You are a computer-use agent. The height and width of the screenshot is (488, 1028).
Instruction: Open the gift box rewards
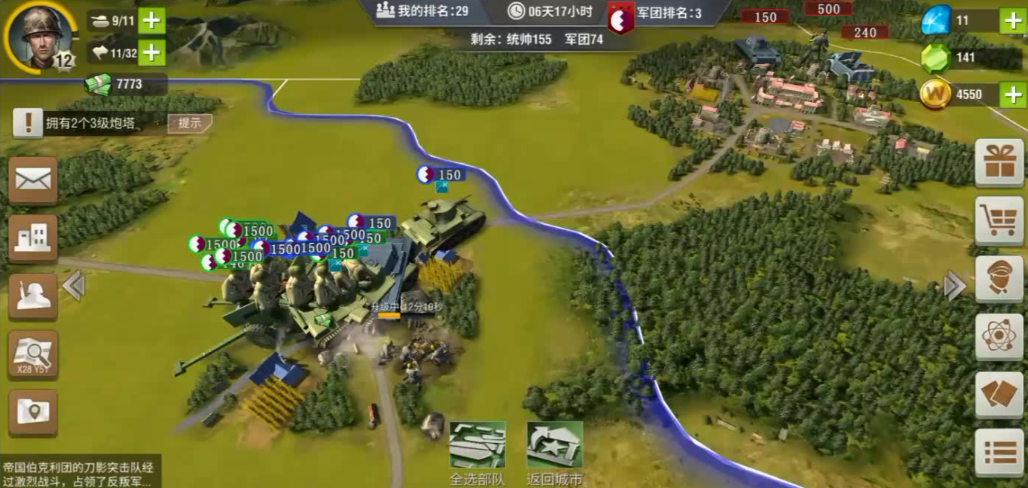click(x=999, y=163)
